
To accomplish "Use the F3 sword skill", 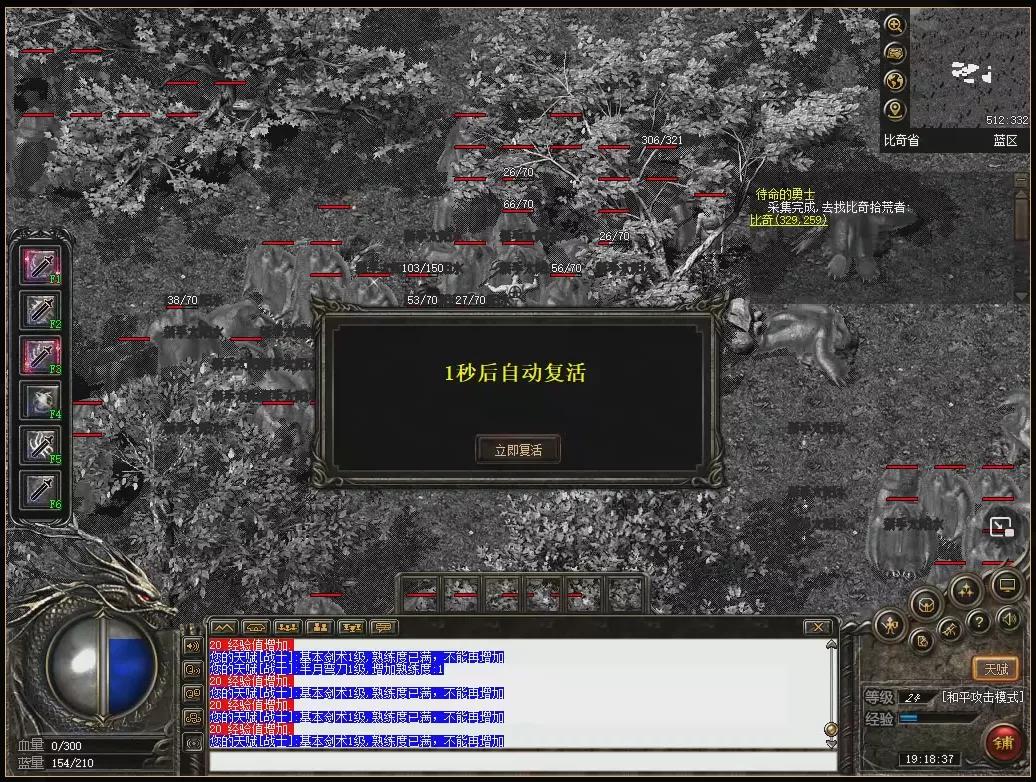I will point(41,355).
